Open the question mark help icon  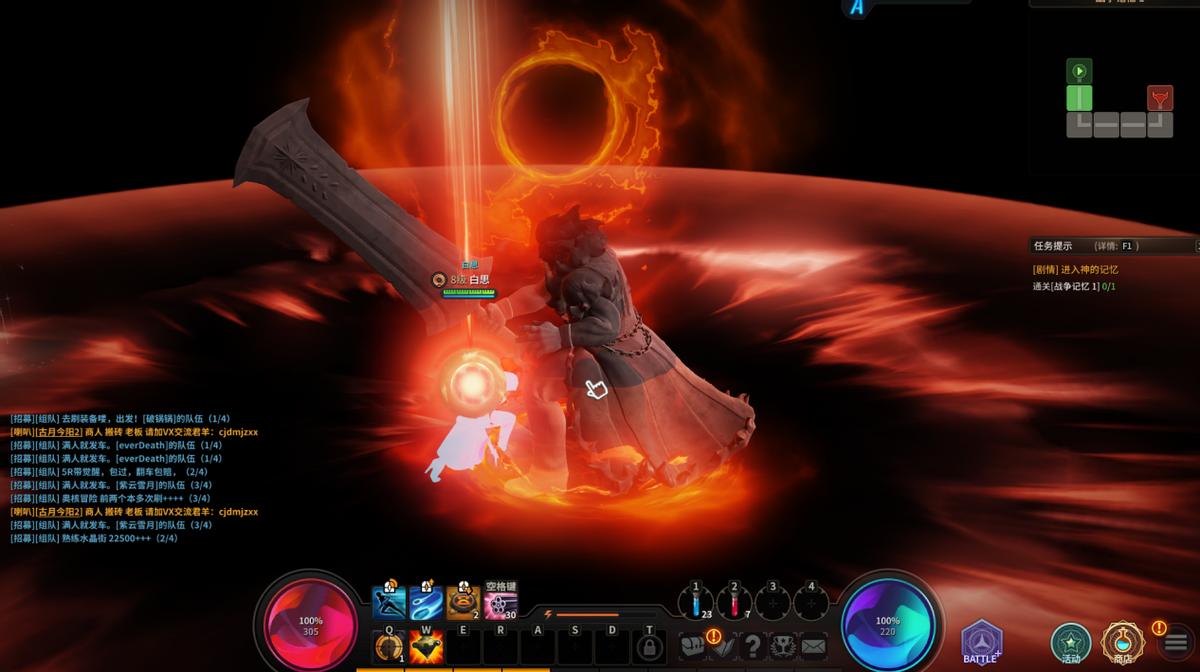(x=753, y=646)
